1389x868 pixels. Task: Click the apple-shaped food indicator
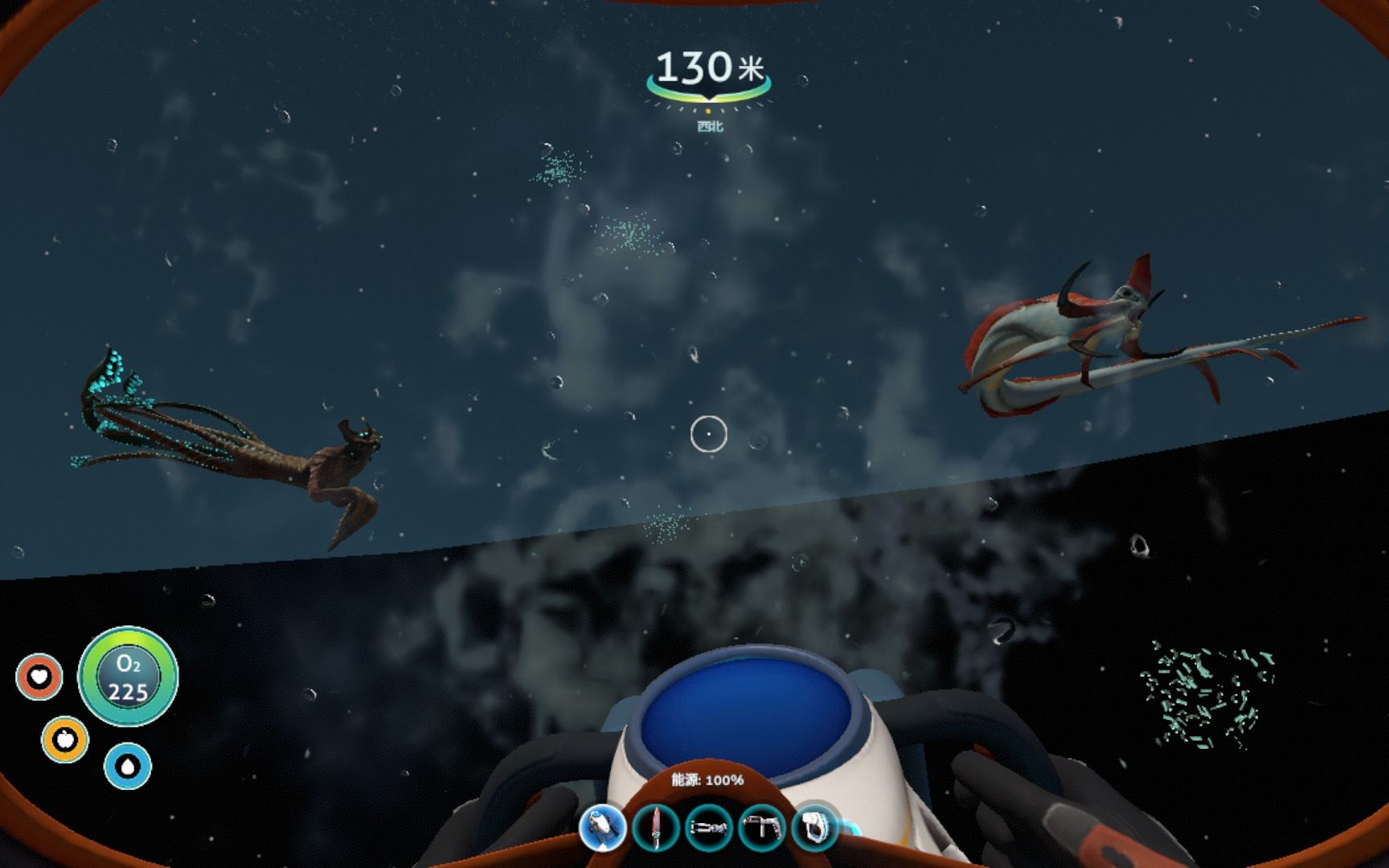(64, 741)
